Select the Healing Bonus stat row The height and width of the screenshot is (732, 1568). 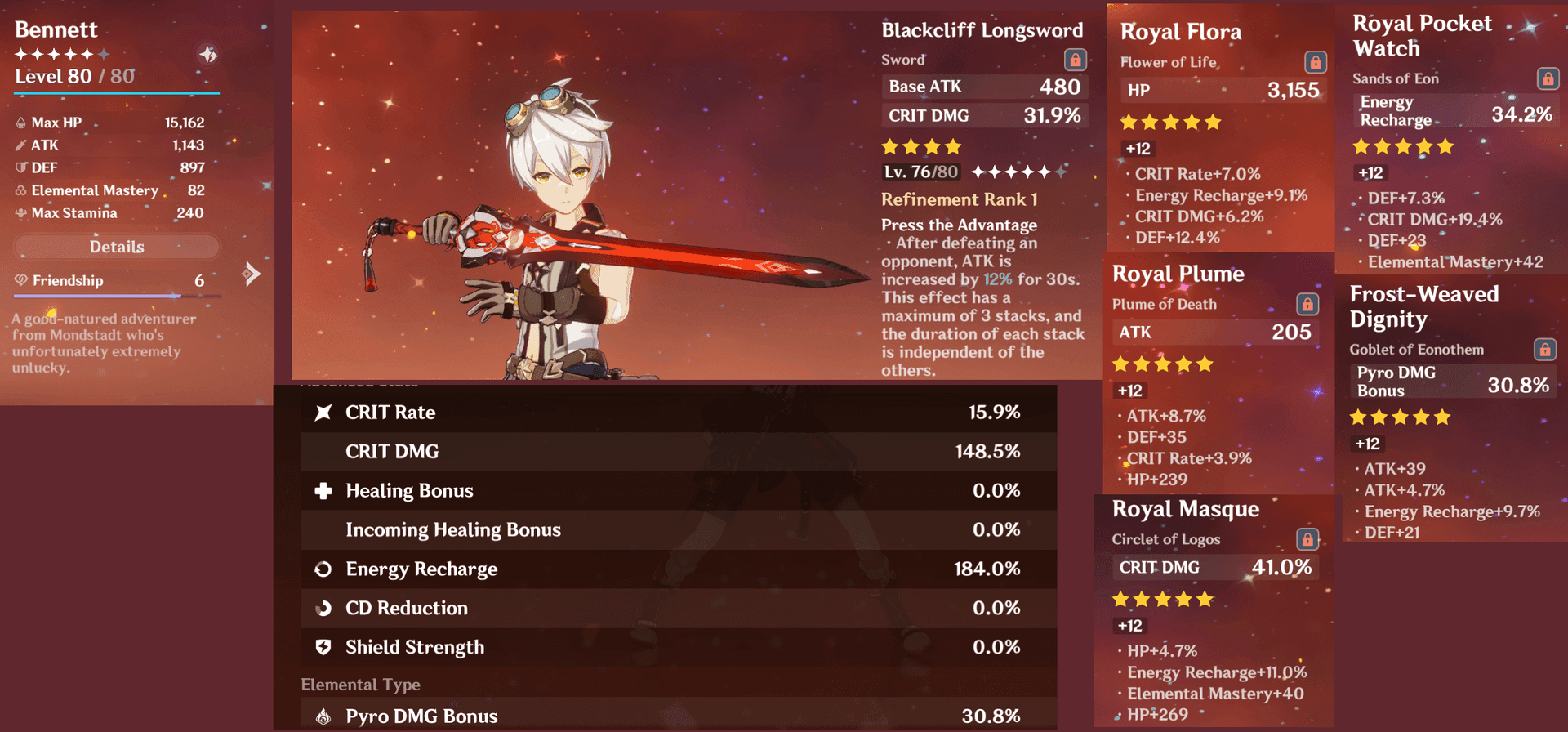[x=666, y=491]
